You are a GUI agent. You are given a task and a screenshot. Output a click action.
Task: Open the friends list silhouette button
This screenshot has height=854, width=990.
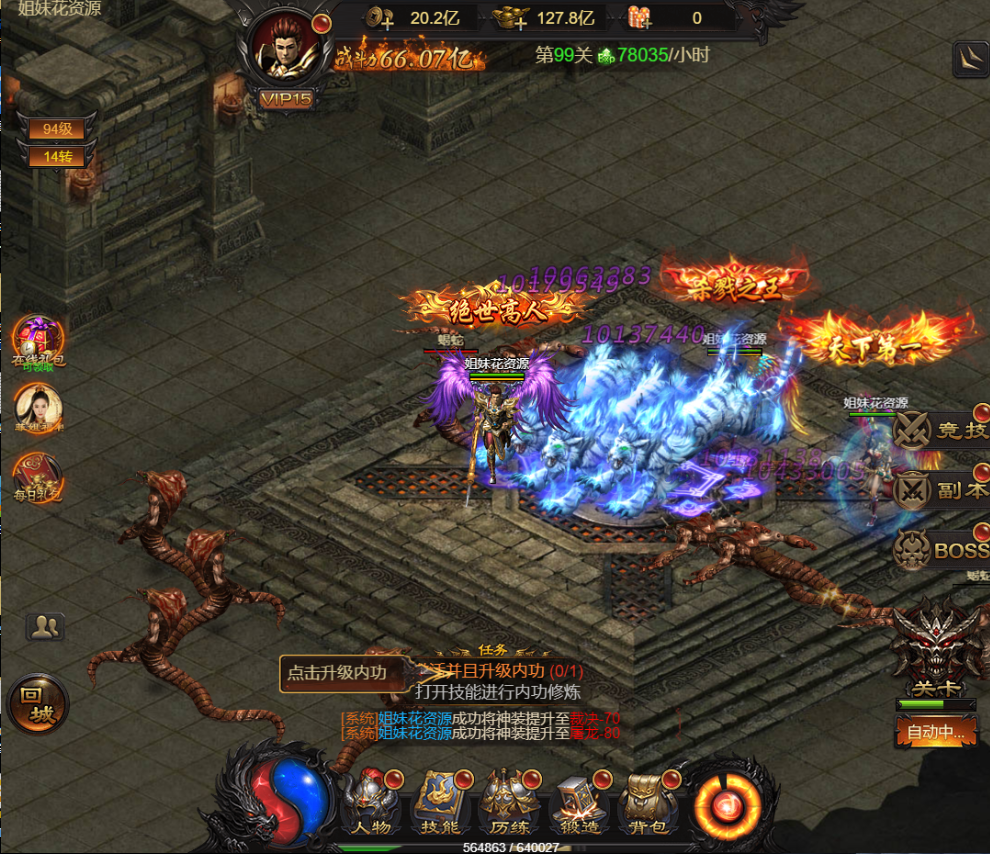pyautogui.click(x=45, y=627)
